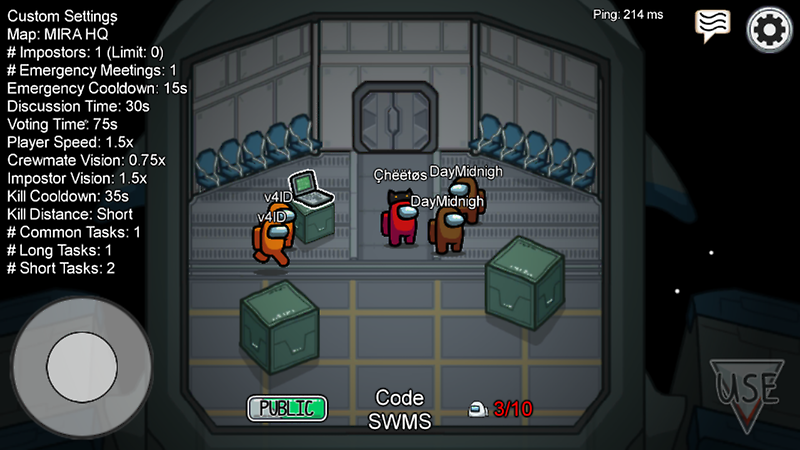Screen dimensions: 800x450
Task: Open the settings gear menu
Action: click(x=769, y=29)
